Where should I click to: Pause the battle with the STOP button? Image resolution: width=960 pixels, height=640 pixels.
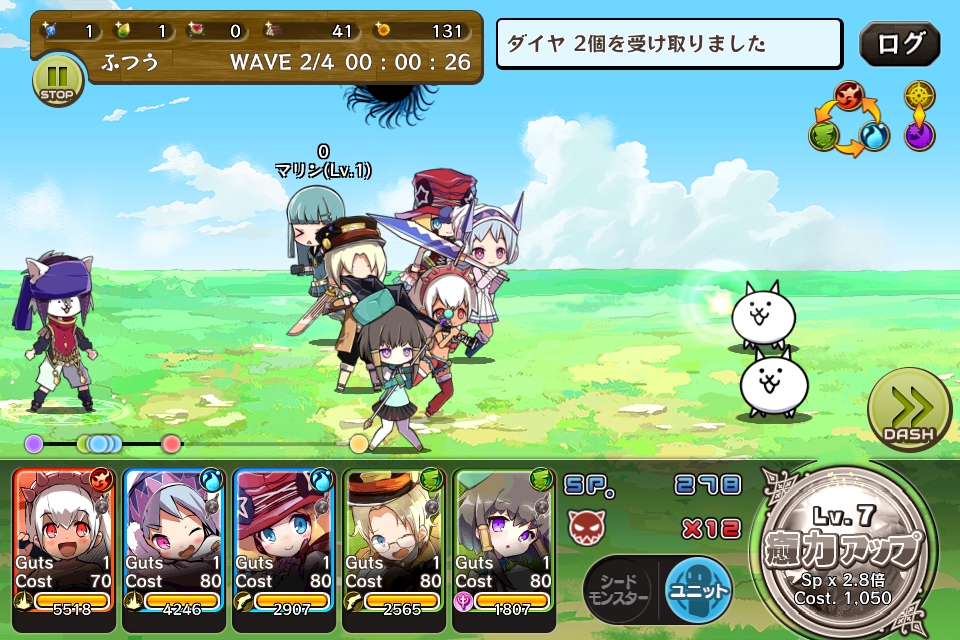[58, 80]
